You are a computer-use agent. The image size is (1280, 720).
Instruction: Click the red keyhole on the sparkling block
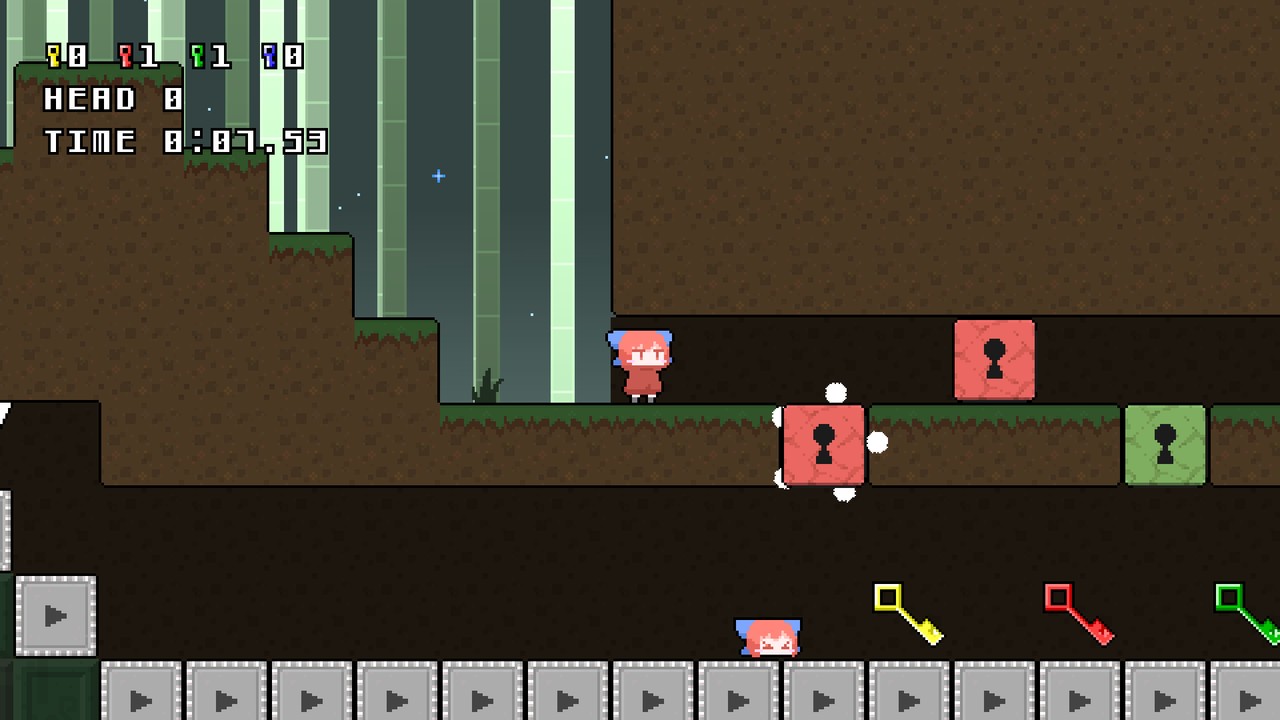coord(824,443)
